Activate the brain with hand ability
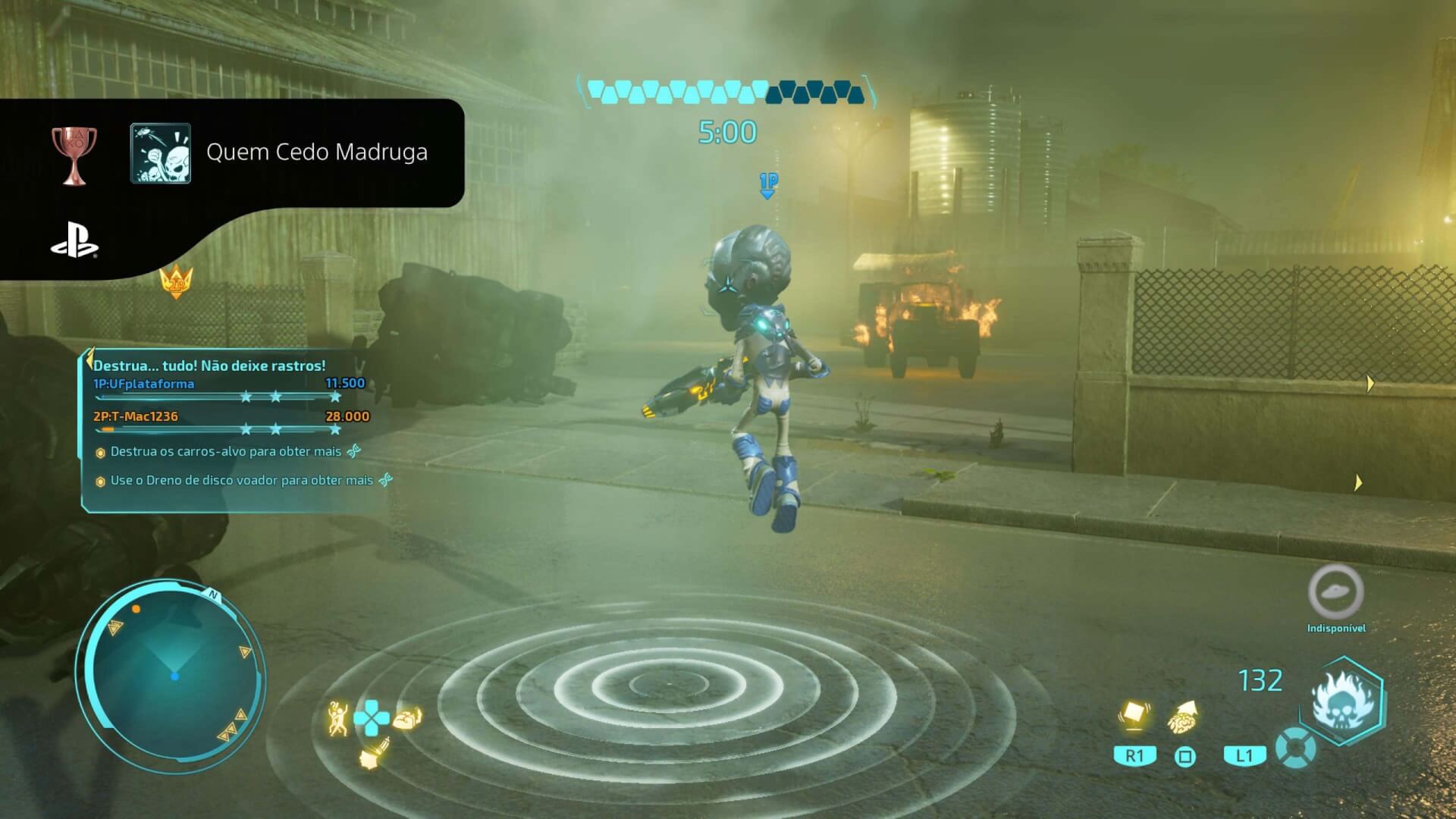The image size is (1456, 819). point(408,717)
